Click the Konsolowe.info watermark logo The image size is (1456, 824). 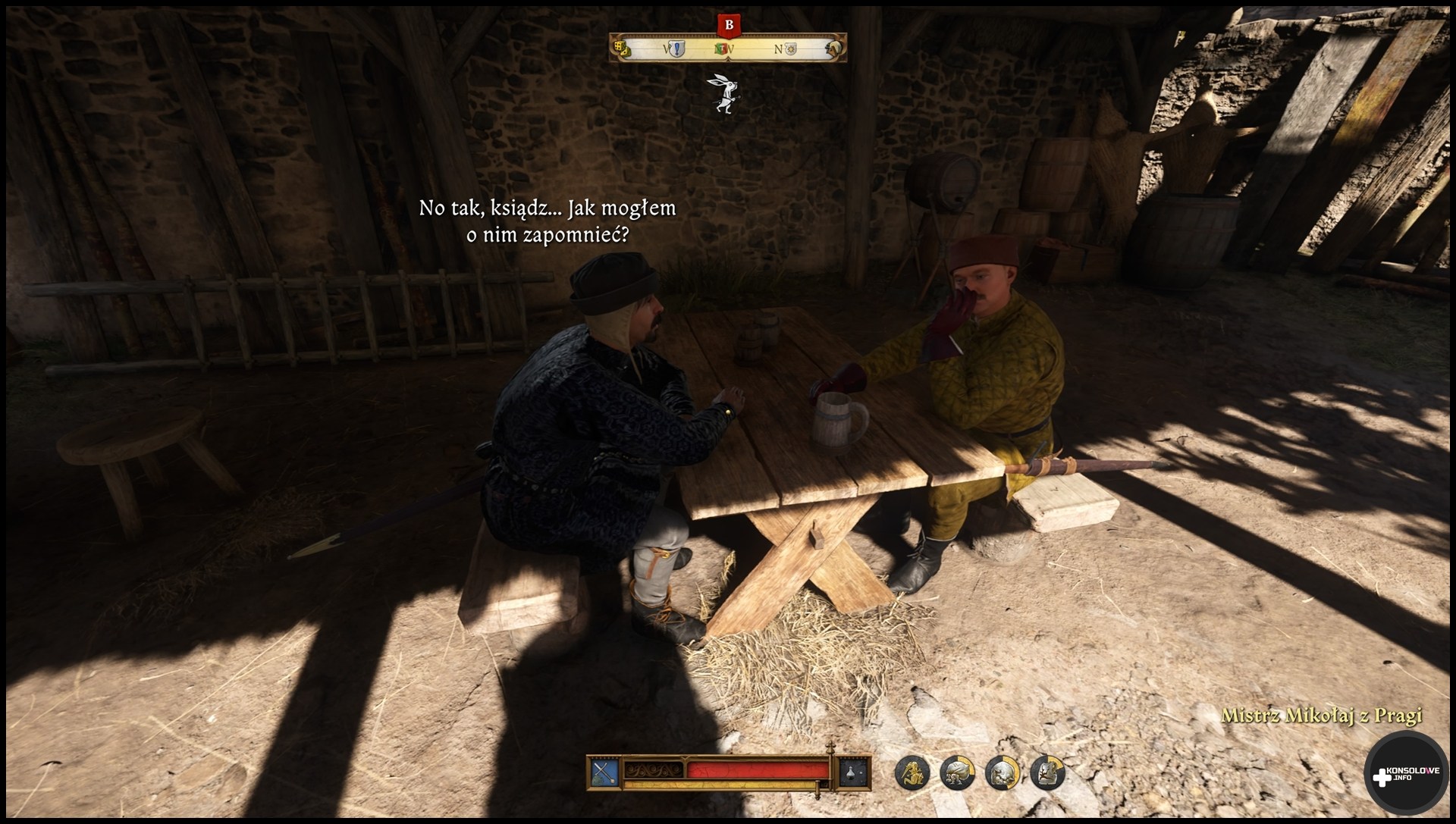click(1404, 775)
